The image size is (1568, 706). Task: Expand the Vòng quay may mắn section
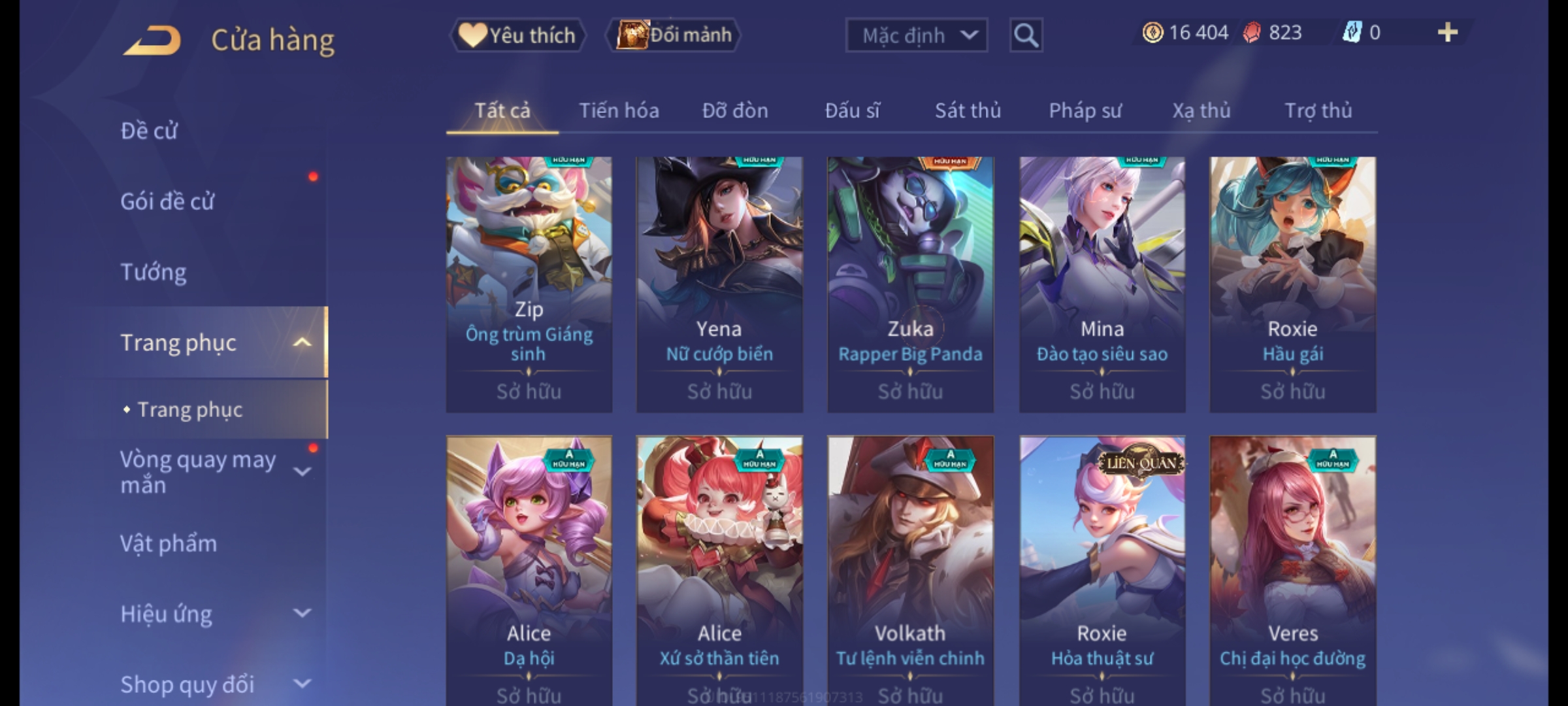pos(302,472)
